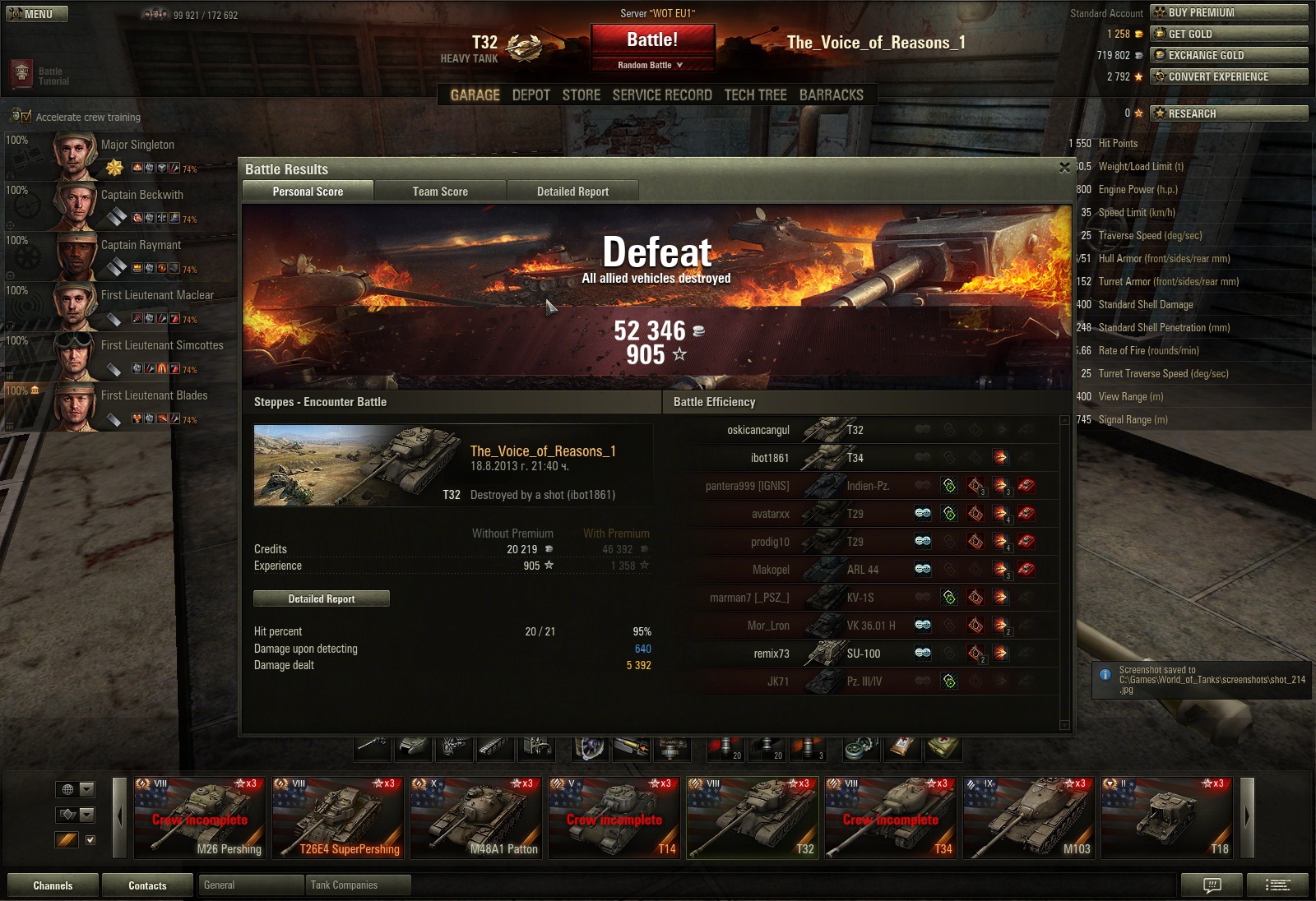1316x901 pixels.
Task: Open the TECH TREE
Action: [x=755, y=95]
